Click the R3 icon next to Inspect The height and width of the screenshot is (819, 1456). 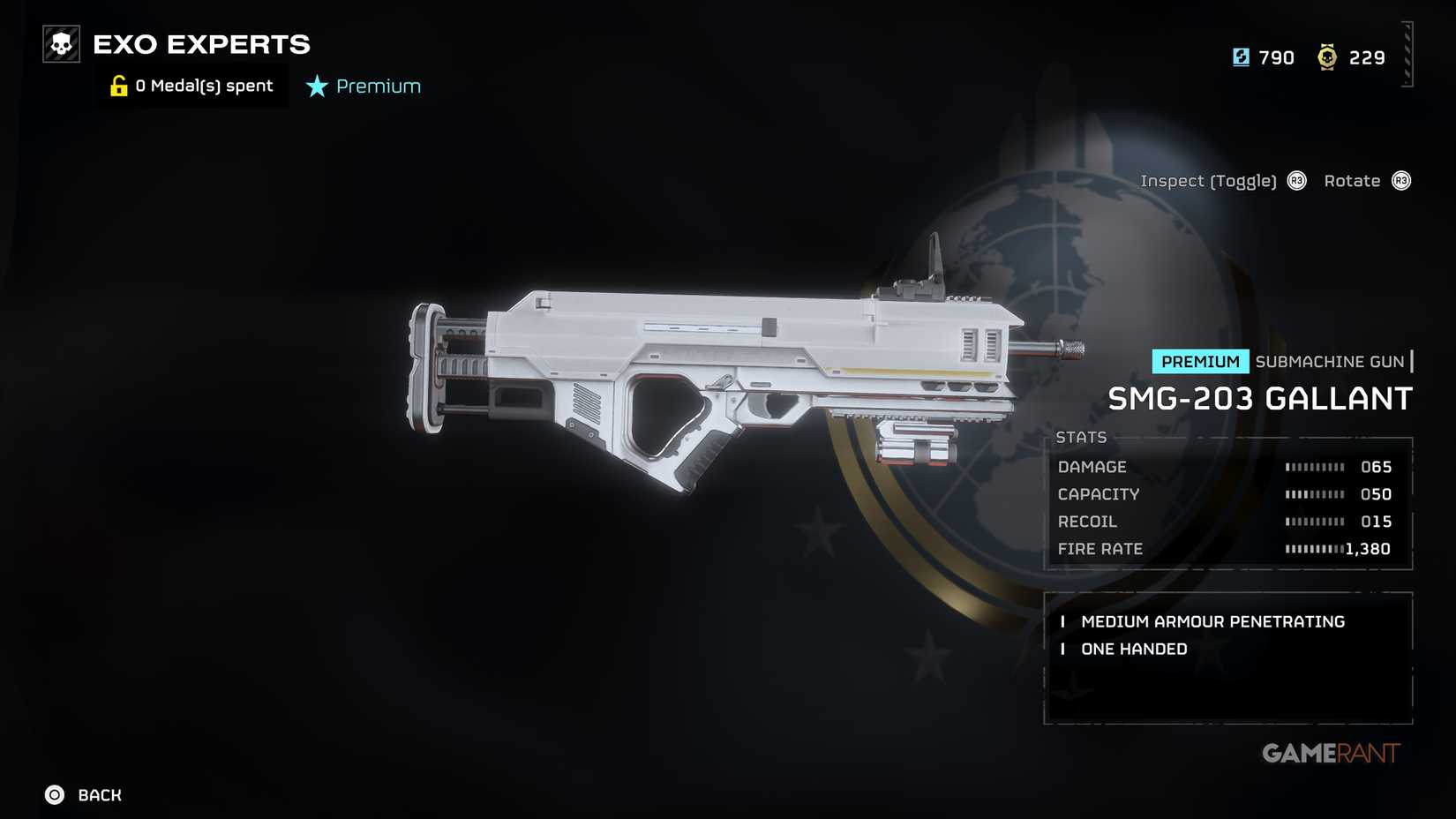coord(1296,181)
